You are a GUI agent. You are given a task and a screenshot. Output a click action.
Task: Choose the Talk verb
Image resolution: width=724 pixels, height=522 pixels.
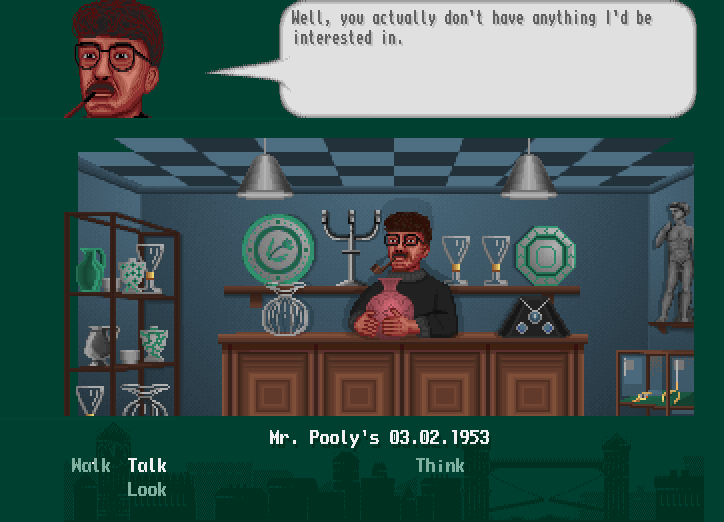pos(147,466)
